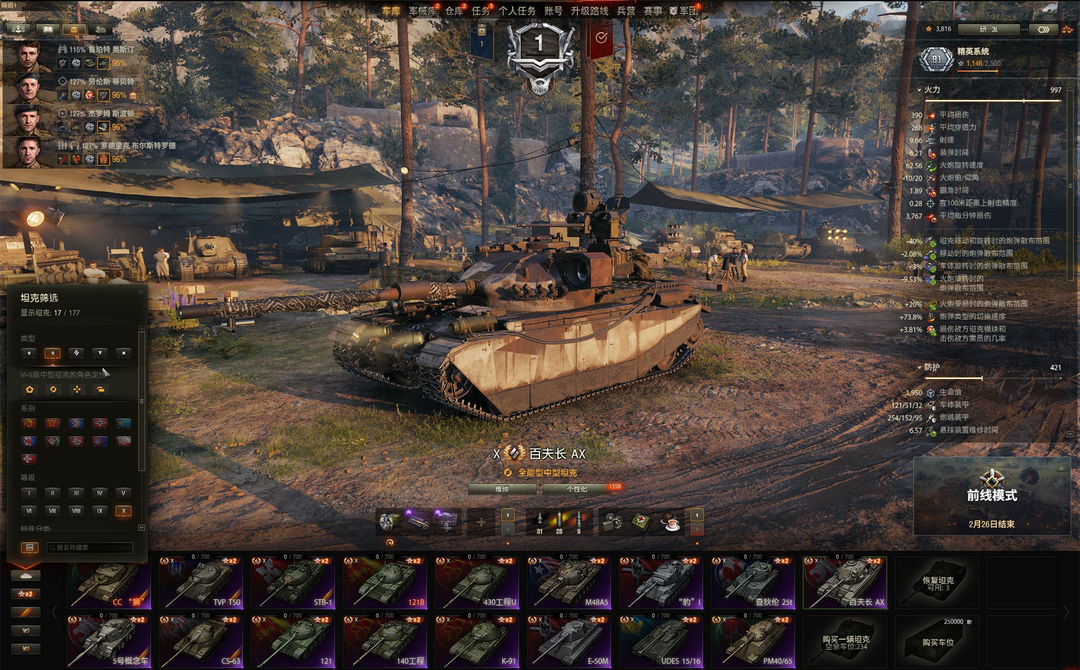
Task: Select the K-91 tank in the carousel
Action: click(481, 641)
